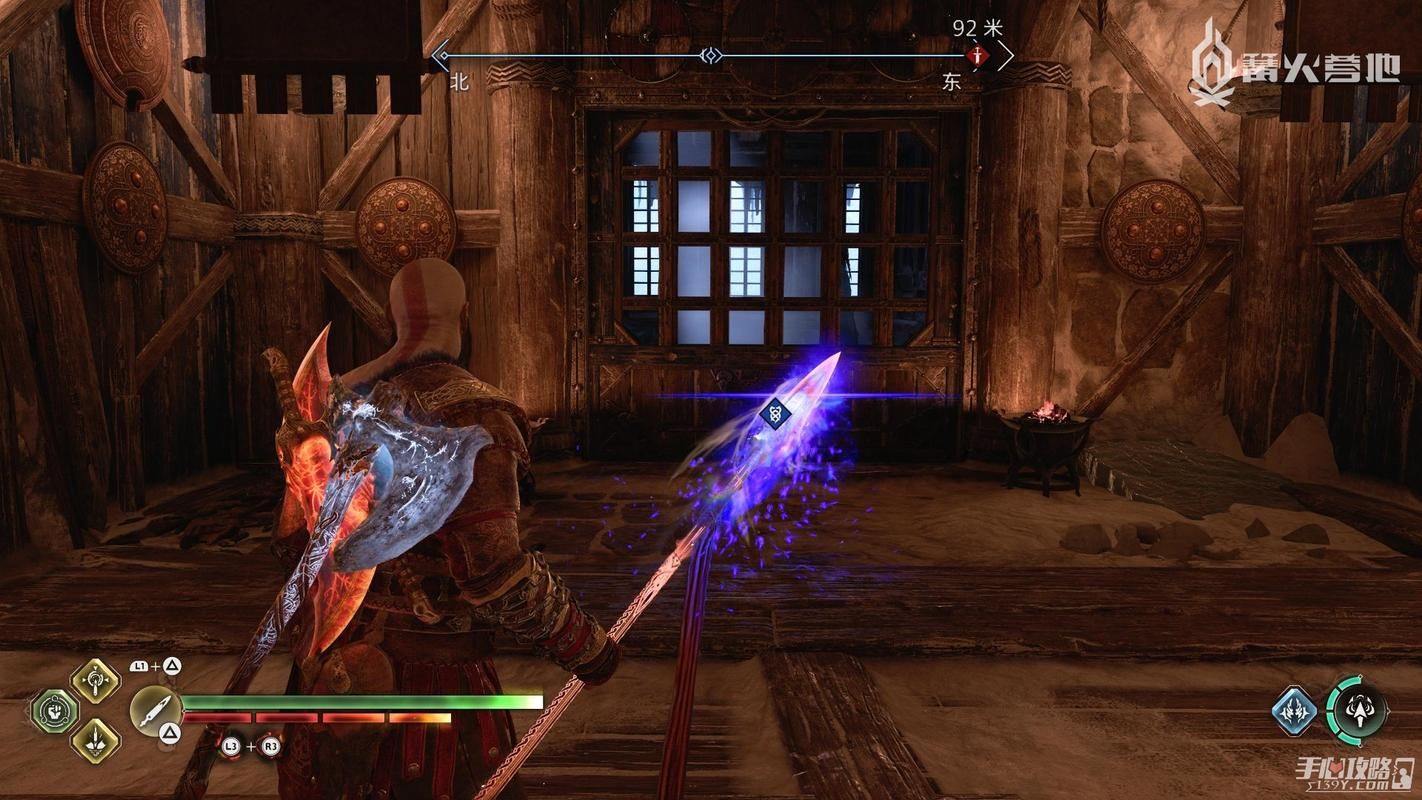Screen dimensions: 1422x800
Task: Click the red objective marker on the compass
Action: (x=977, y=56)
